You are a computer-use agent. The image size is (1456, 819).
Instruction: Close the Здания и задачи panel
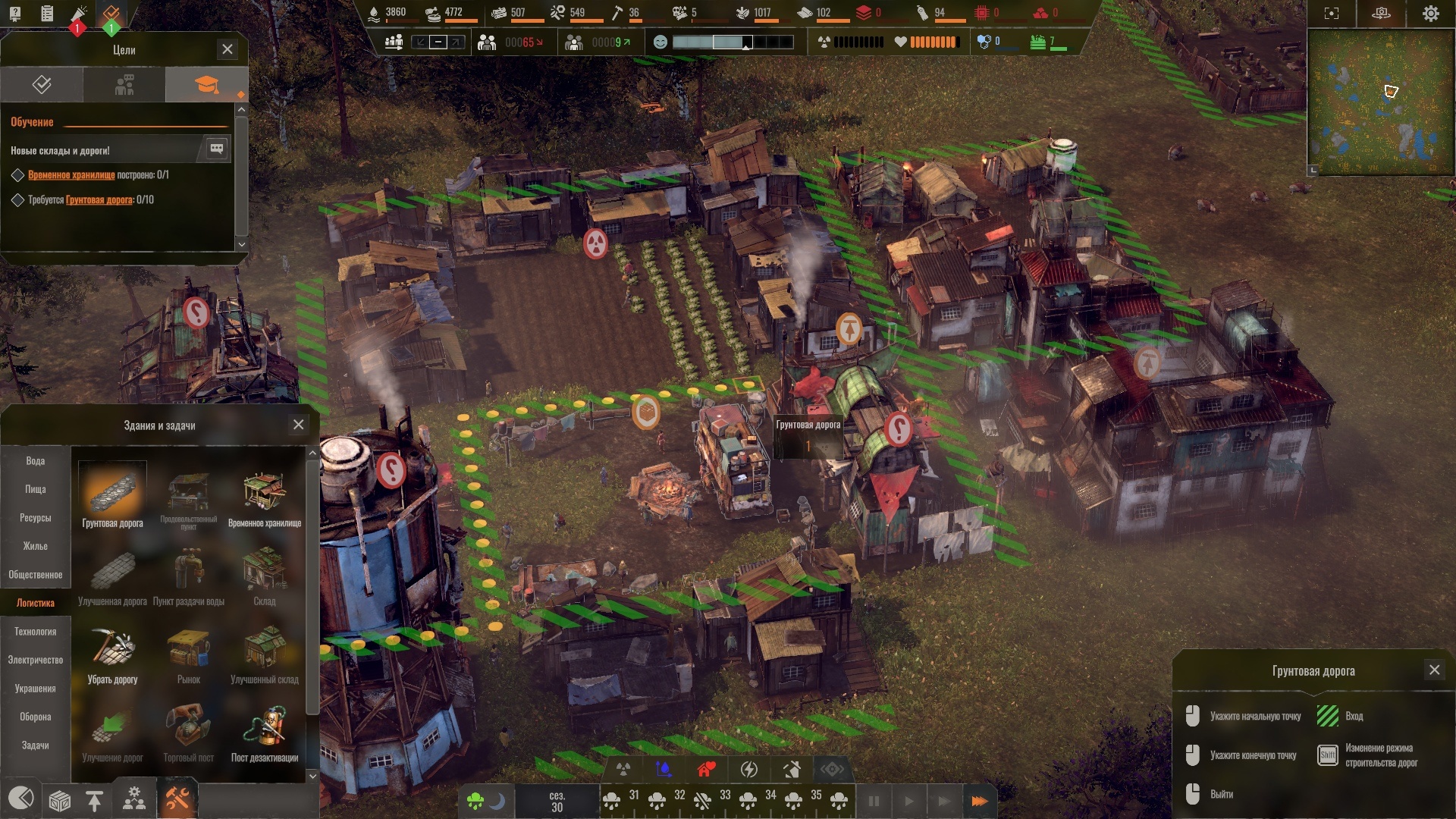[299, 425]
